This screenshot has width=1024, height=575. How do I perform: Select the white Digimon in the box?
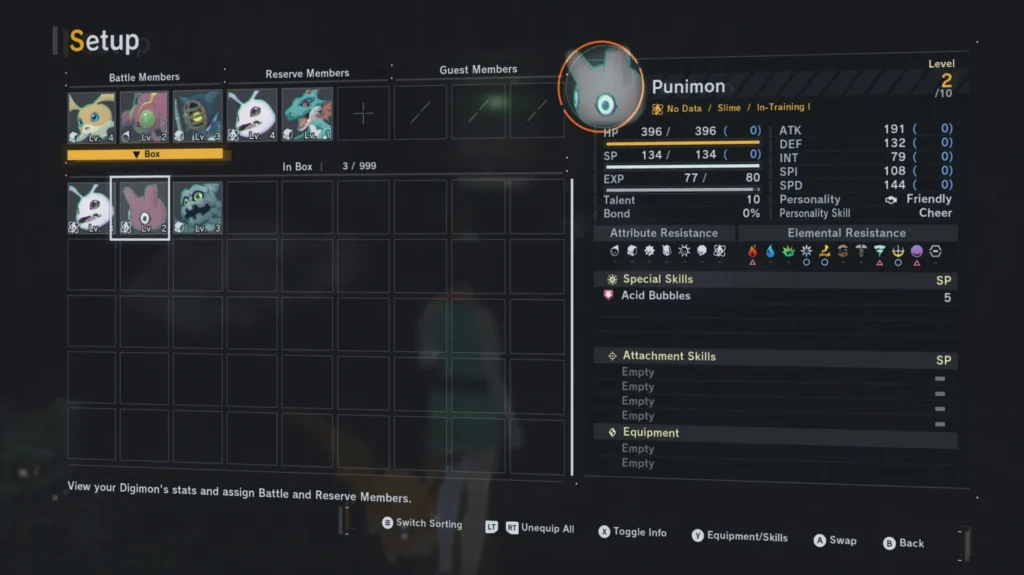click(x=91, y=209)
